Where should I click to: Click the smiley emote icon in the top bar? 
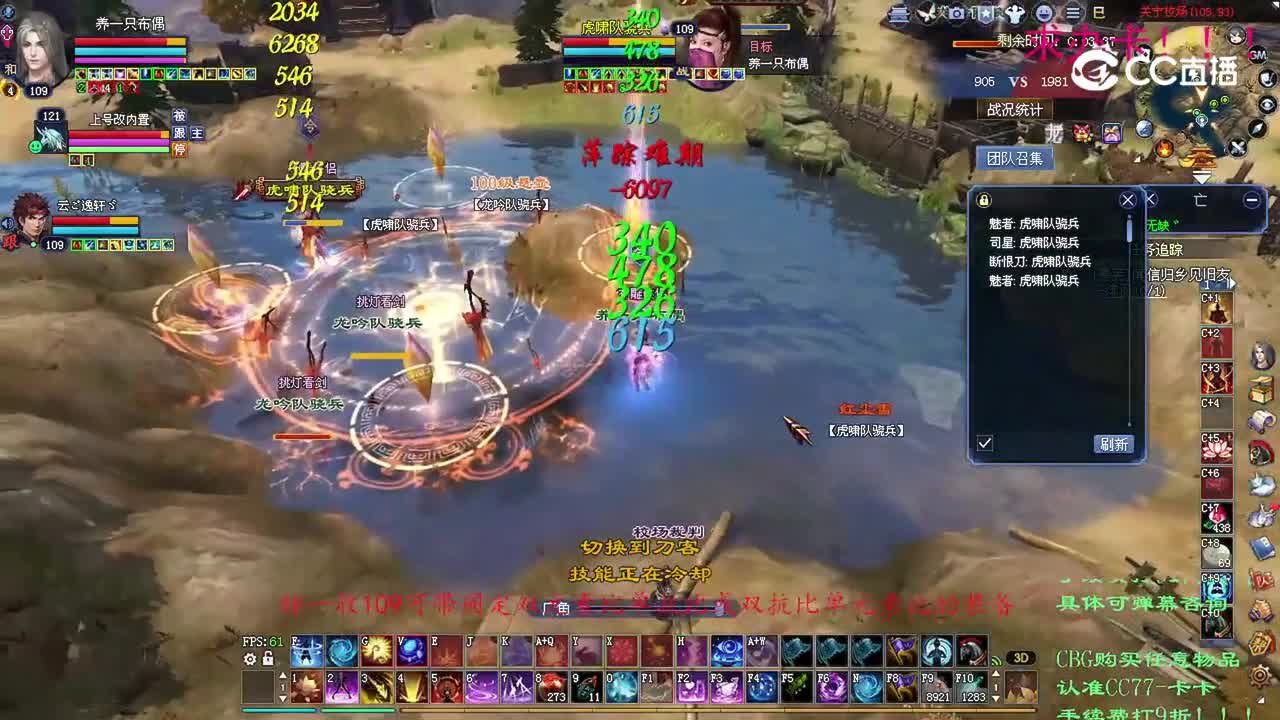pos(1043,13)
